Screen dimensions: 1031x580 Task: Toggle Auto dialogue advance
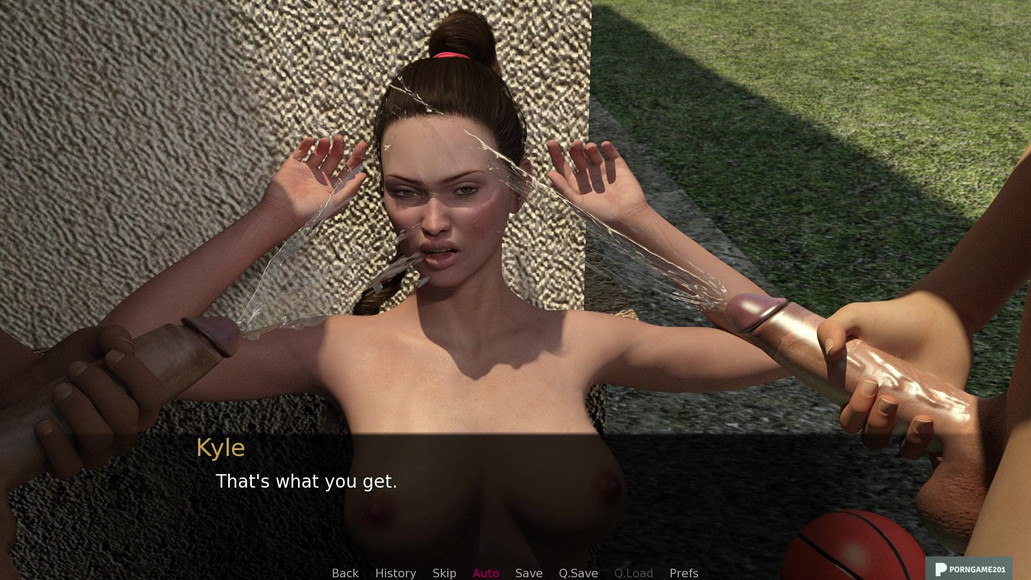(486, 573)
